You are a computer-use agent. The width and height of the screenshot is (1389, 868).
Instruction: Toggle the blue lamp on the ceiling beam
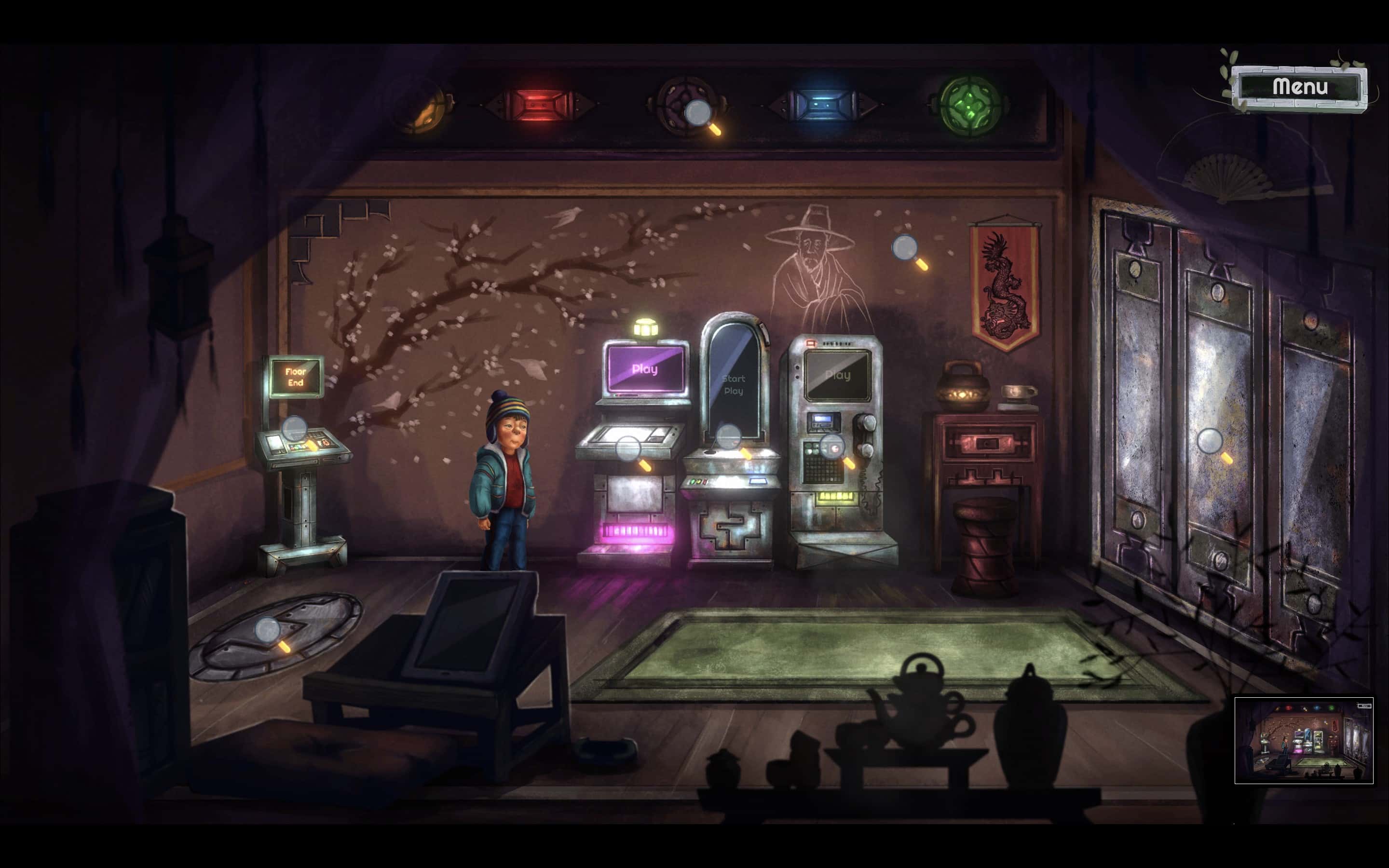coord(822,104)
